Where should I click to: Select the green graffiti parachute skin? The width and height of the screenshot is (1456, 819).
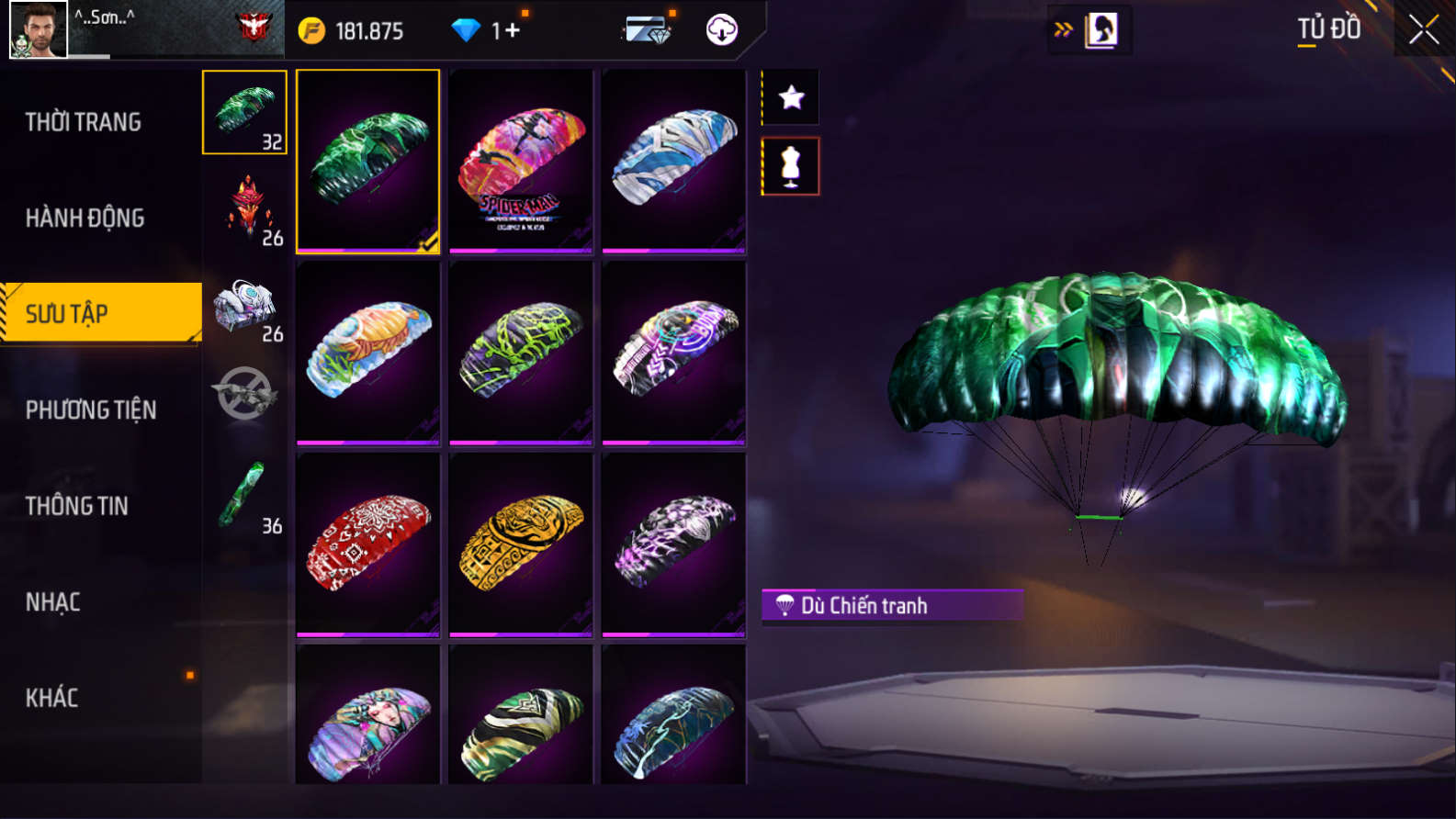point(521,353)
